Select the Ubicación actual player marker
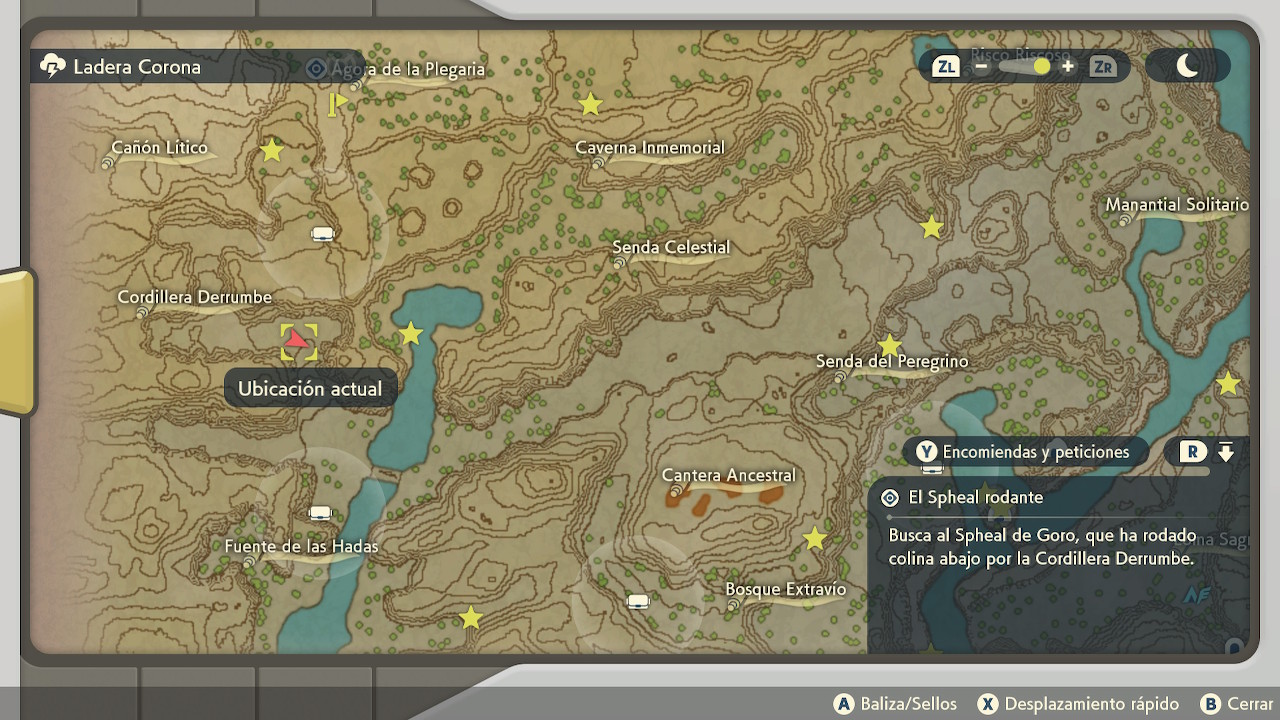1280x720 pixels. click(298, 342)
